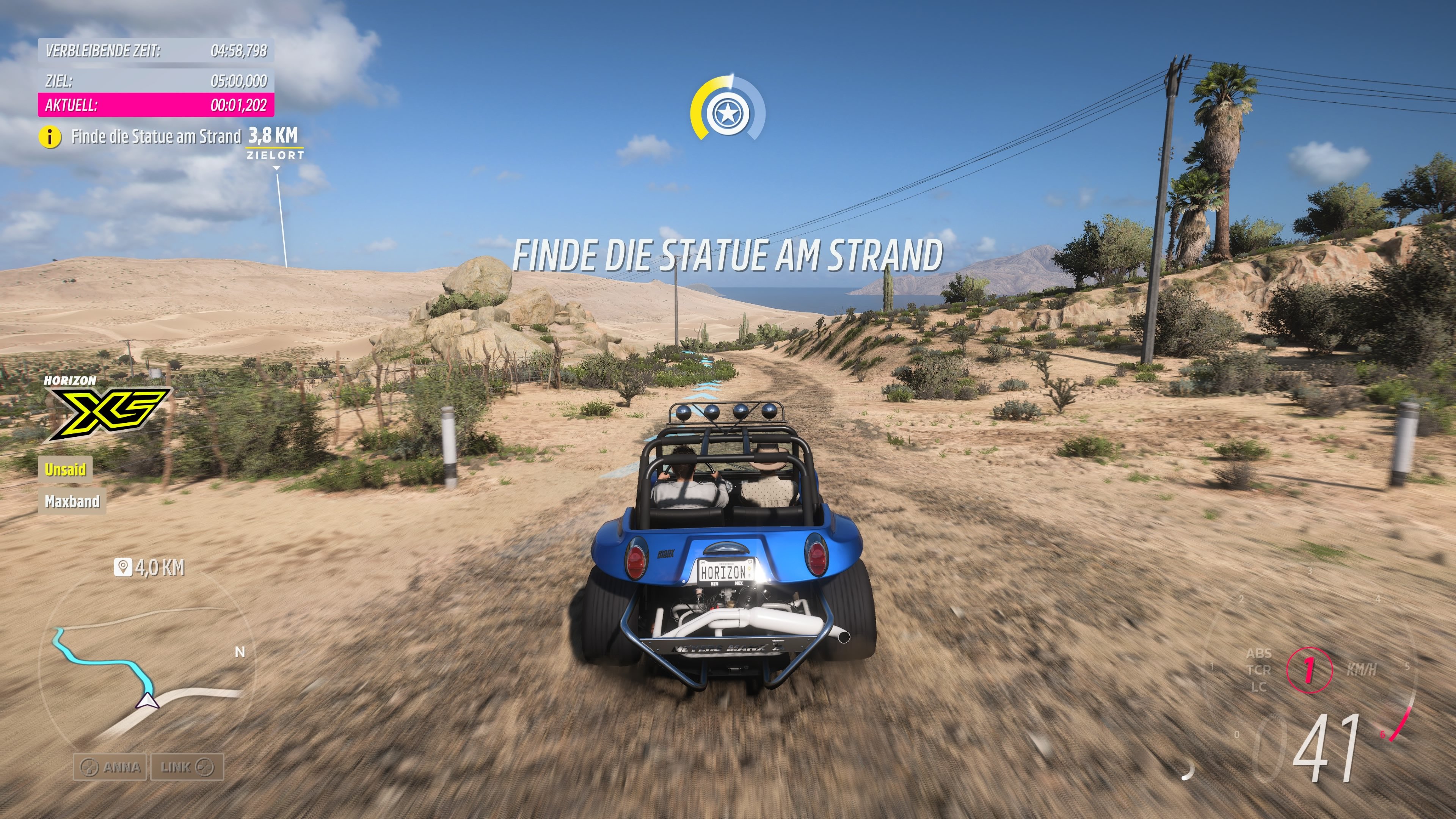
Task: Select the Maxband player name label
Action: [x=72, y=501]
